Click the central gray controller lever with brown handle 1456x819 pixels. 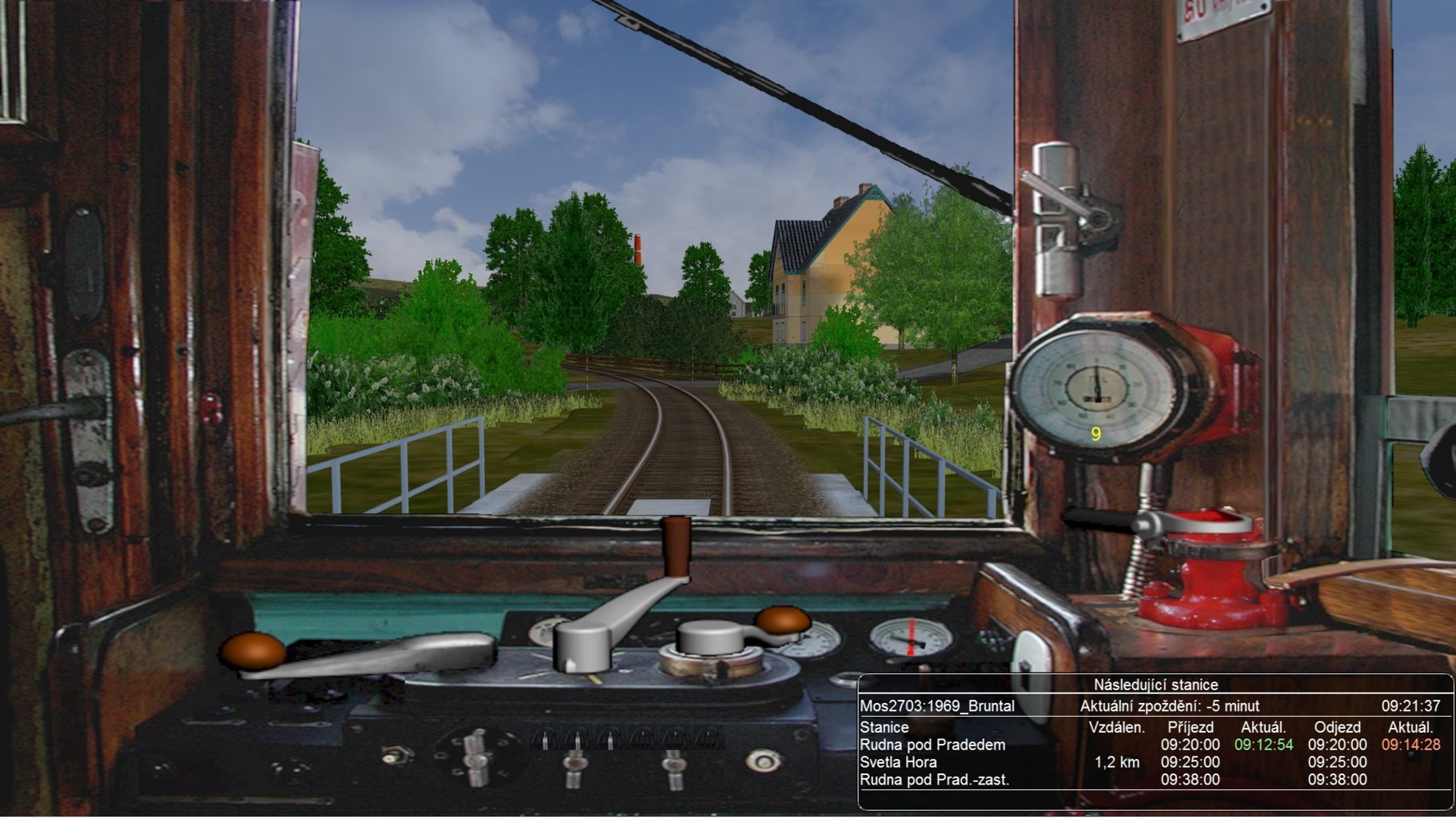(x=632, y=608)
